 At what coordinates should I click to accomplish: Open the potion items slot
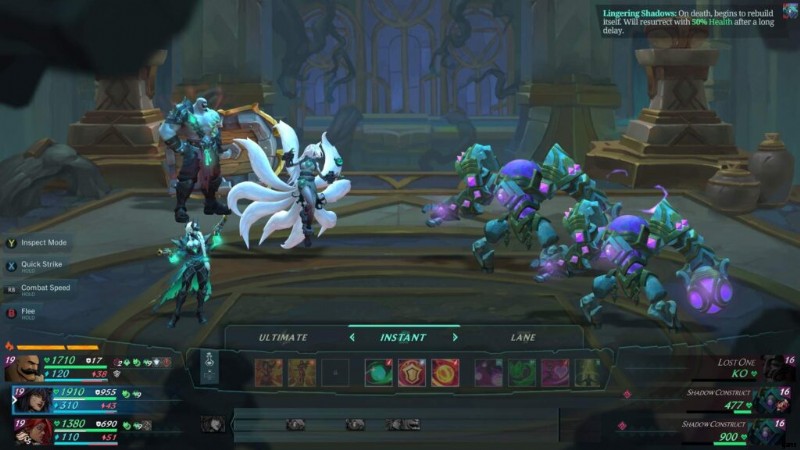[x=209, y=366]
